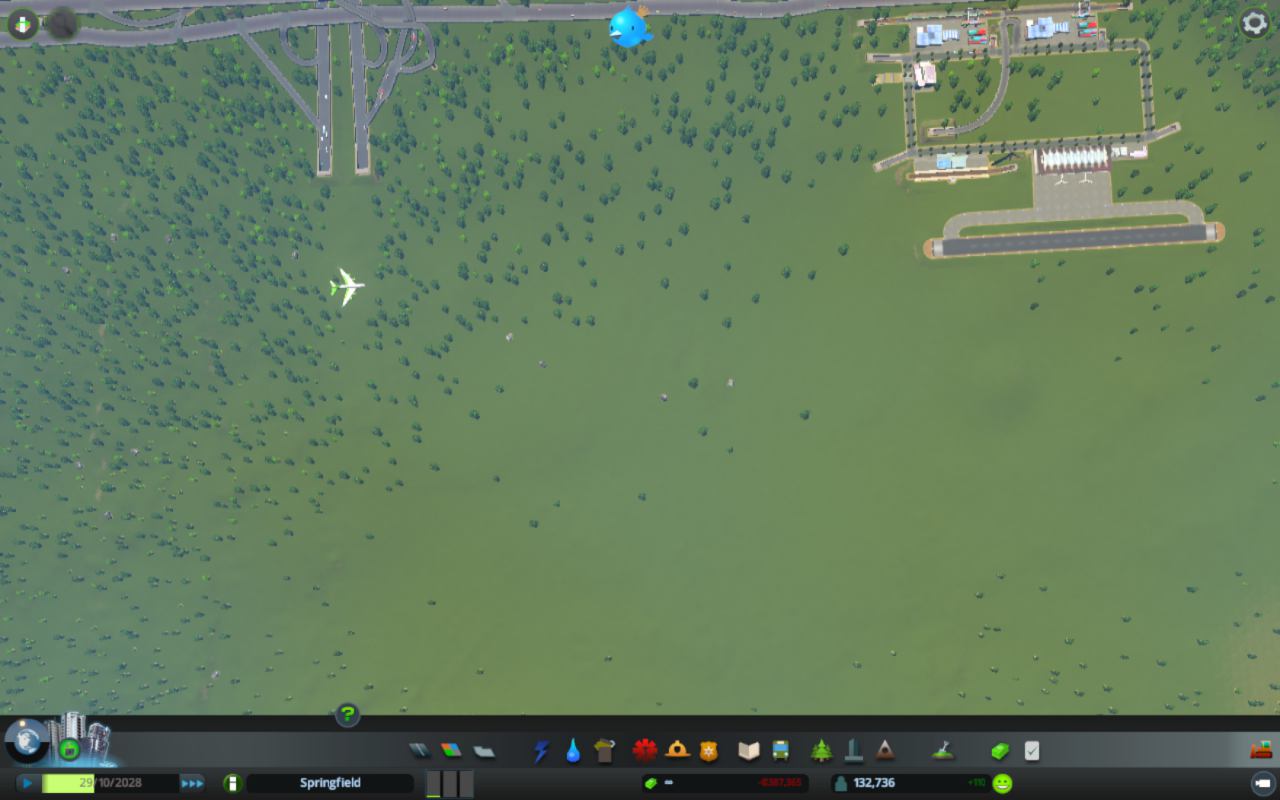1280x800 pixels.
Task: Open the Water and Sewage menu
Action: tap(573, 750)
